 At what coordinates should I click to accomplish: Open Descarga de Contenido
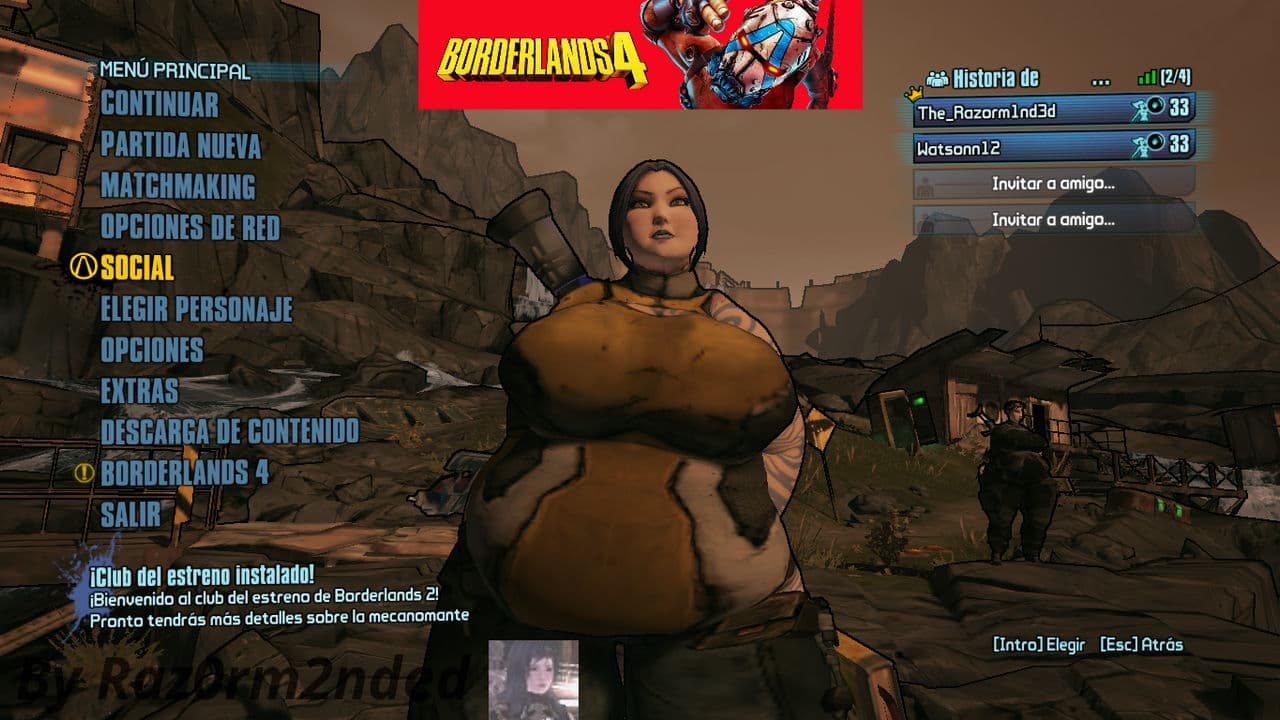coord(229,432)
